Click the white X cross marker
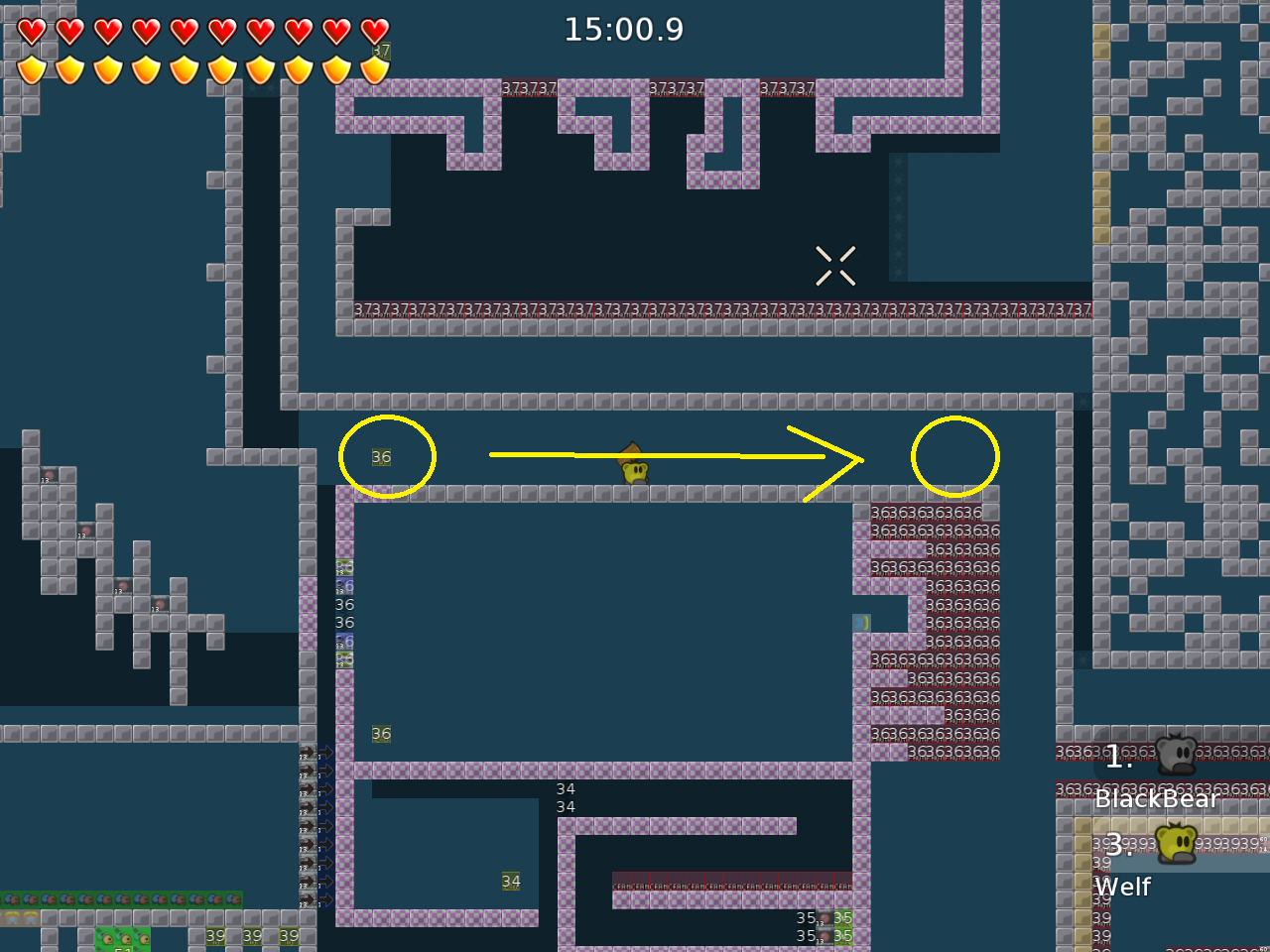This screenshot has width=1270, height=952. pyautogui.click(x=835, y=265)
